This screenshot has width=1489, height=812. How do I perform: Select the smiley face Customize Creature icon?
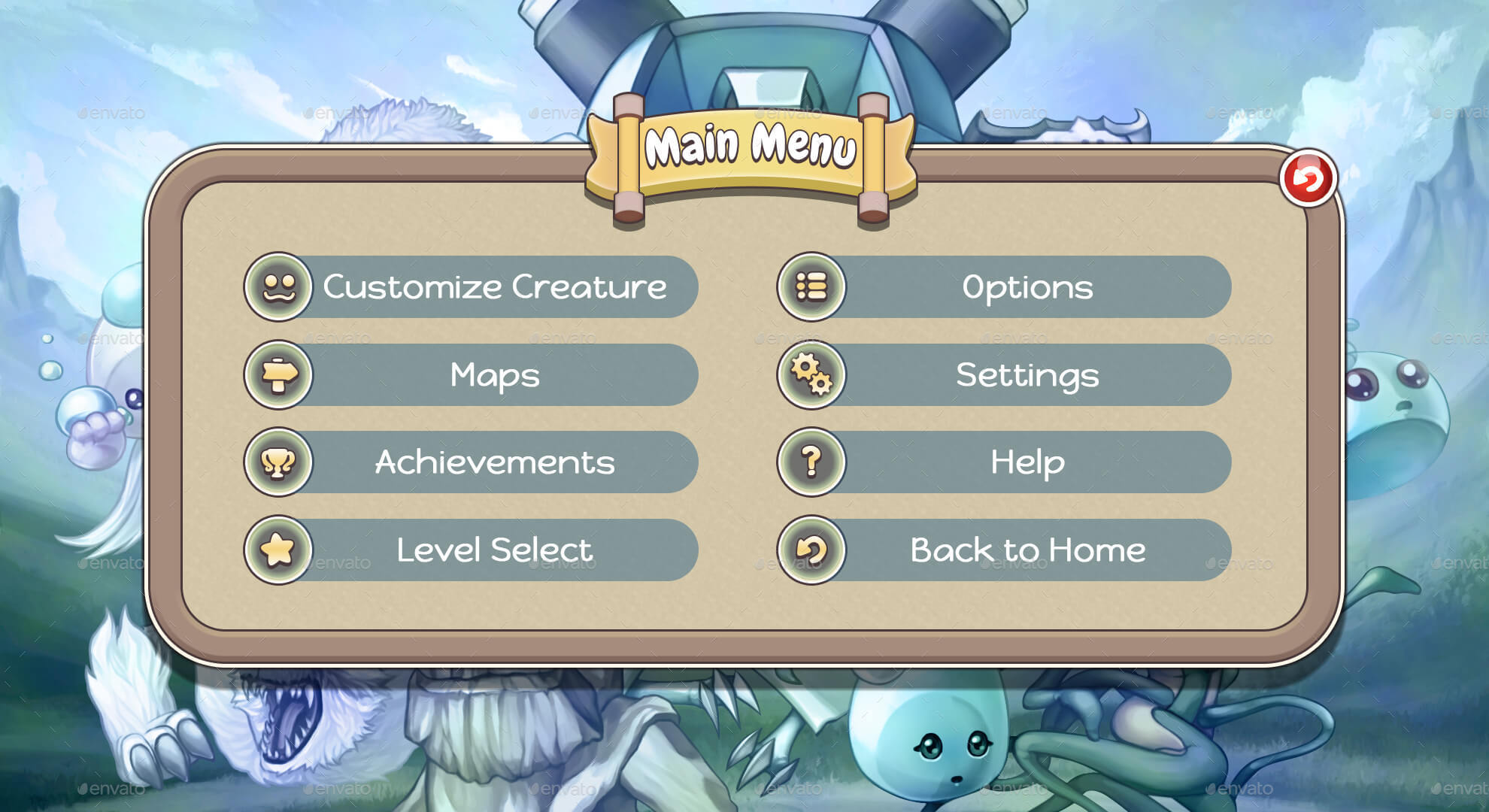click(x=277, y=286)
